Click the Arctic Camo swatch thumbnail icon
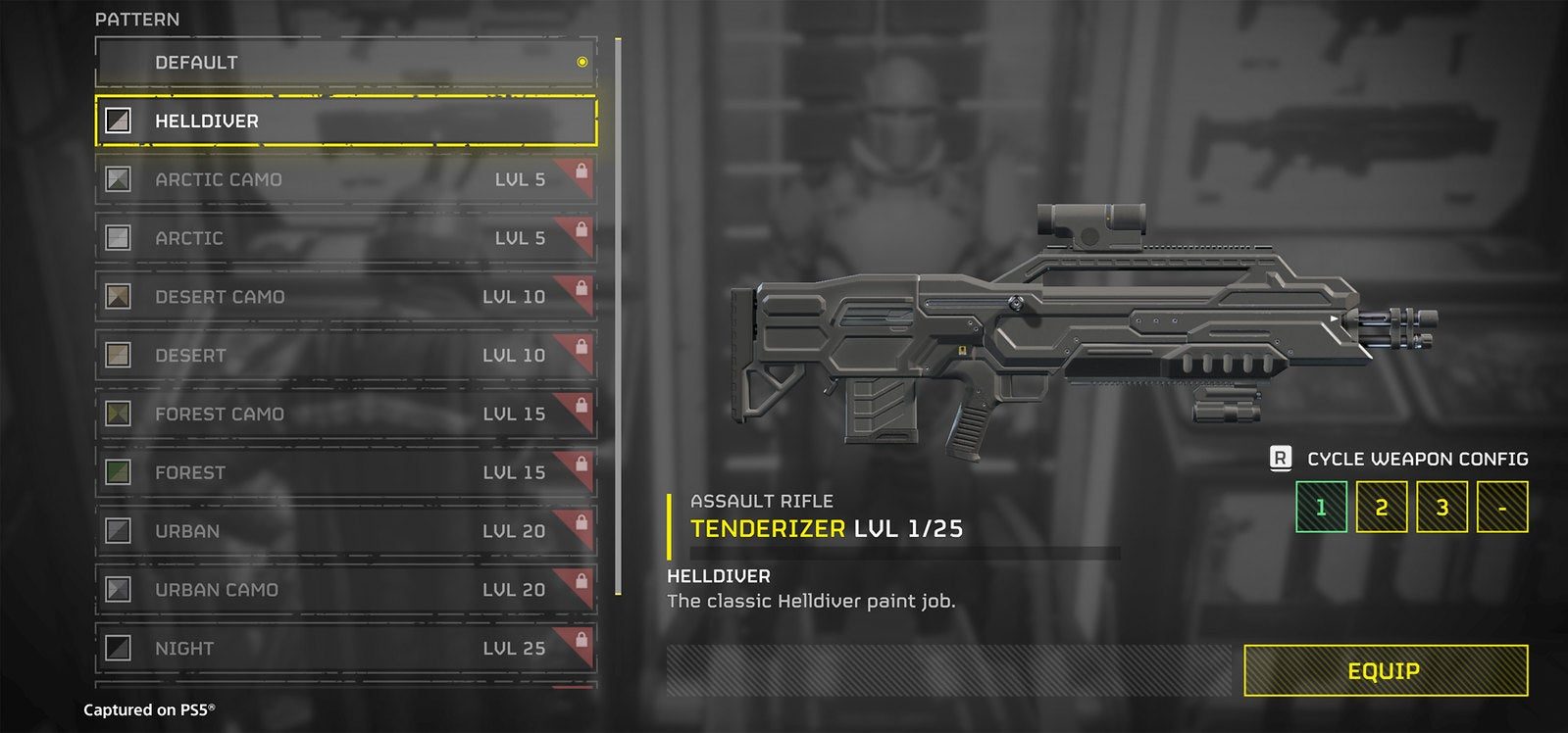 (117, 179)
